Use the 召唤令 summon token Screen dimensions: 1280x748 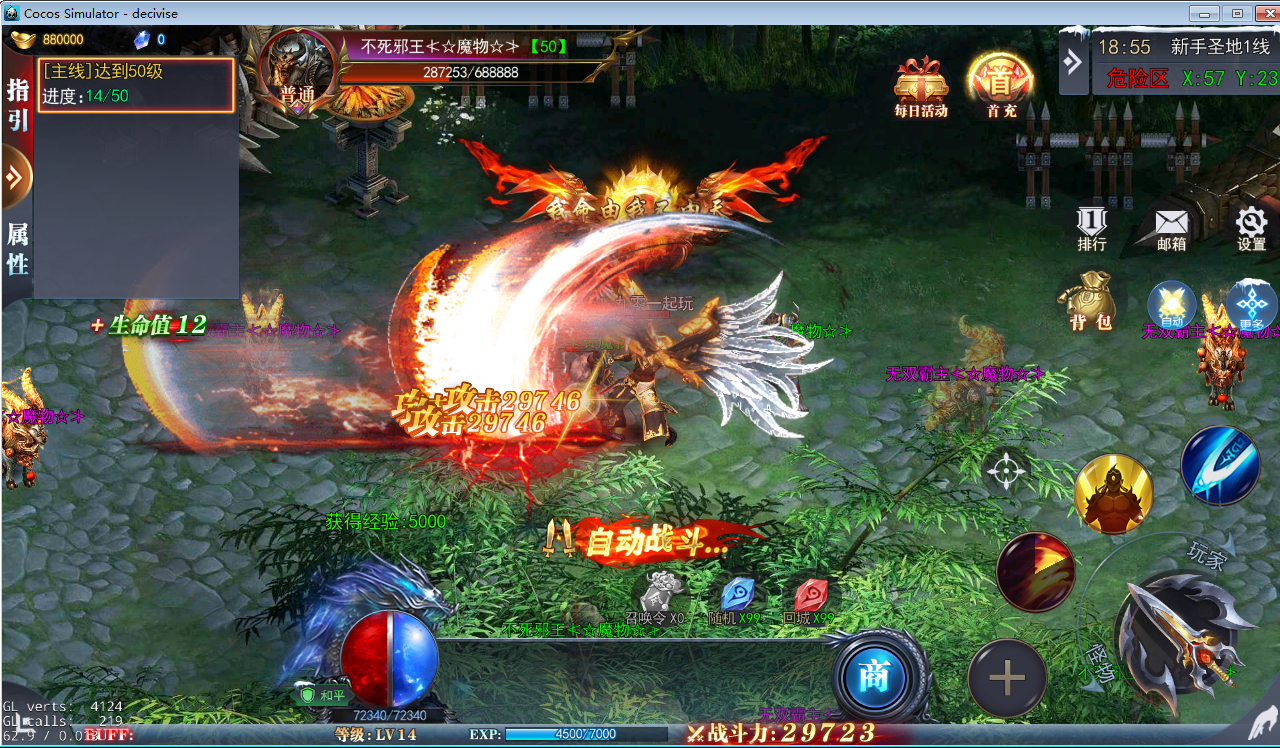click(658, 594)
